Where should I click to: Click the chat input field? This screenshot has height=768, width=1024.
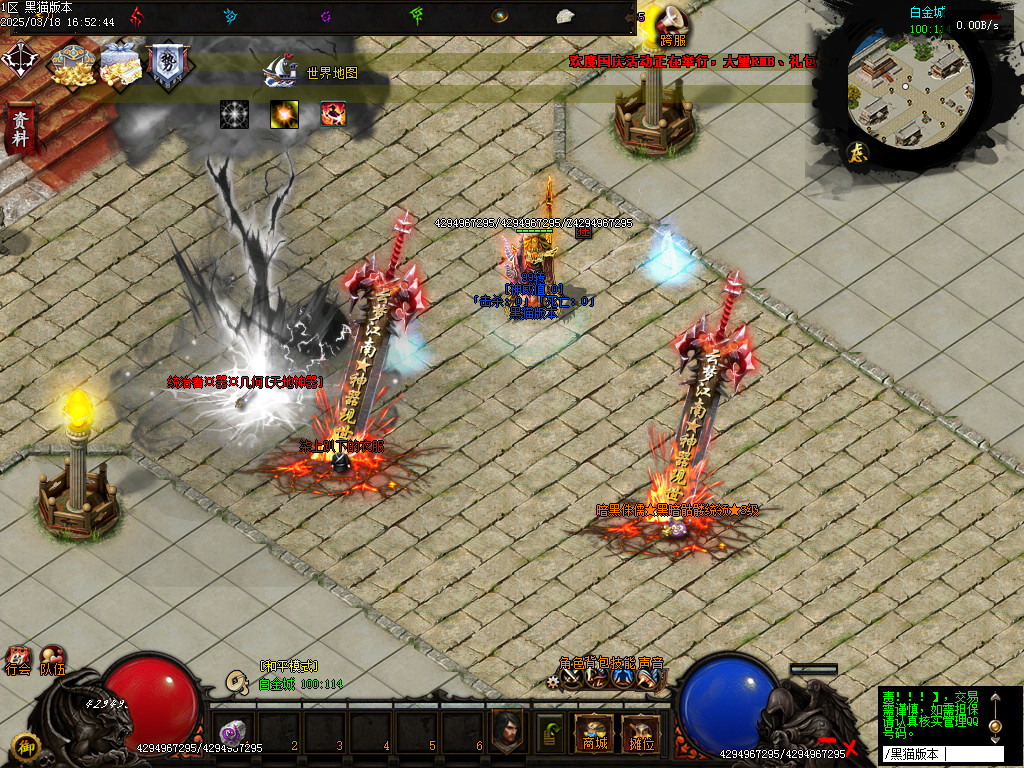pyautogui.click(x=940, y=754)
